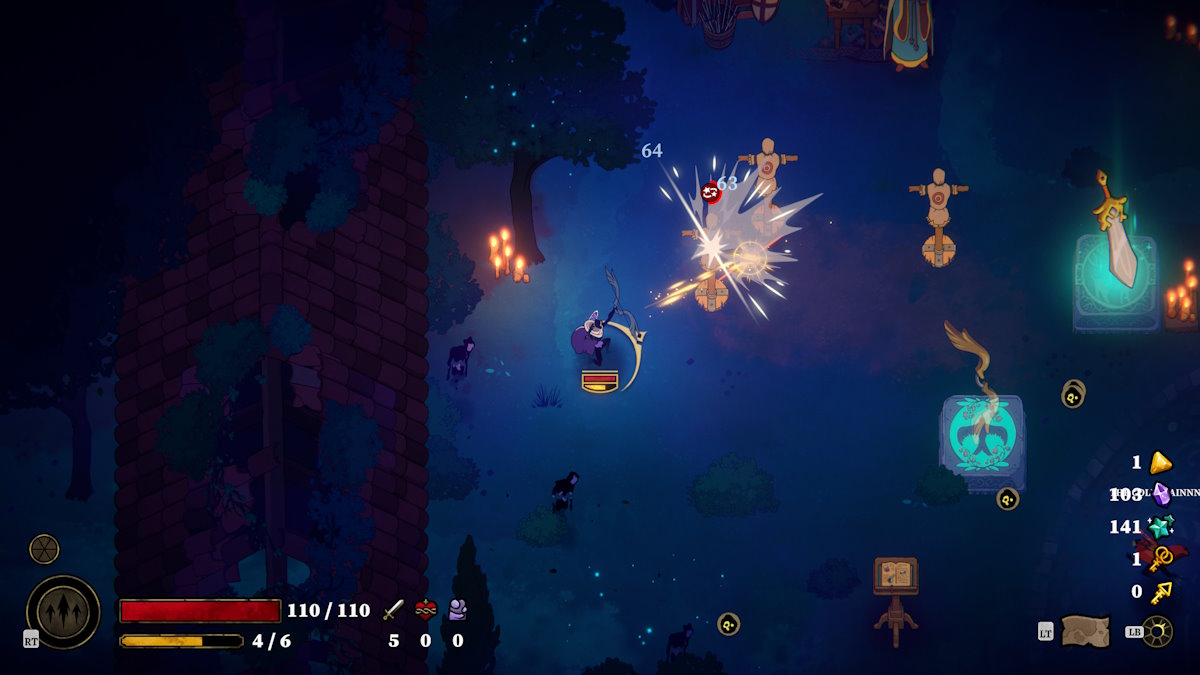Click the sword attack stat icon
The height and width of the screenshot is (675, 1200).
pos(393,610)
